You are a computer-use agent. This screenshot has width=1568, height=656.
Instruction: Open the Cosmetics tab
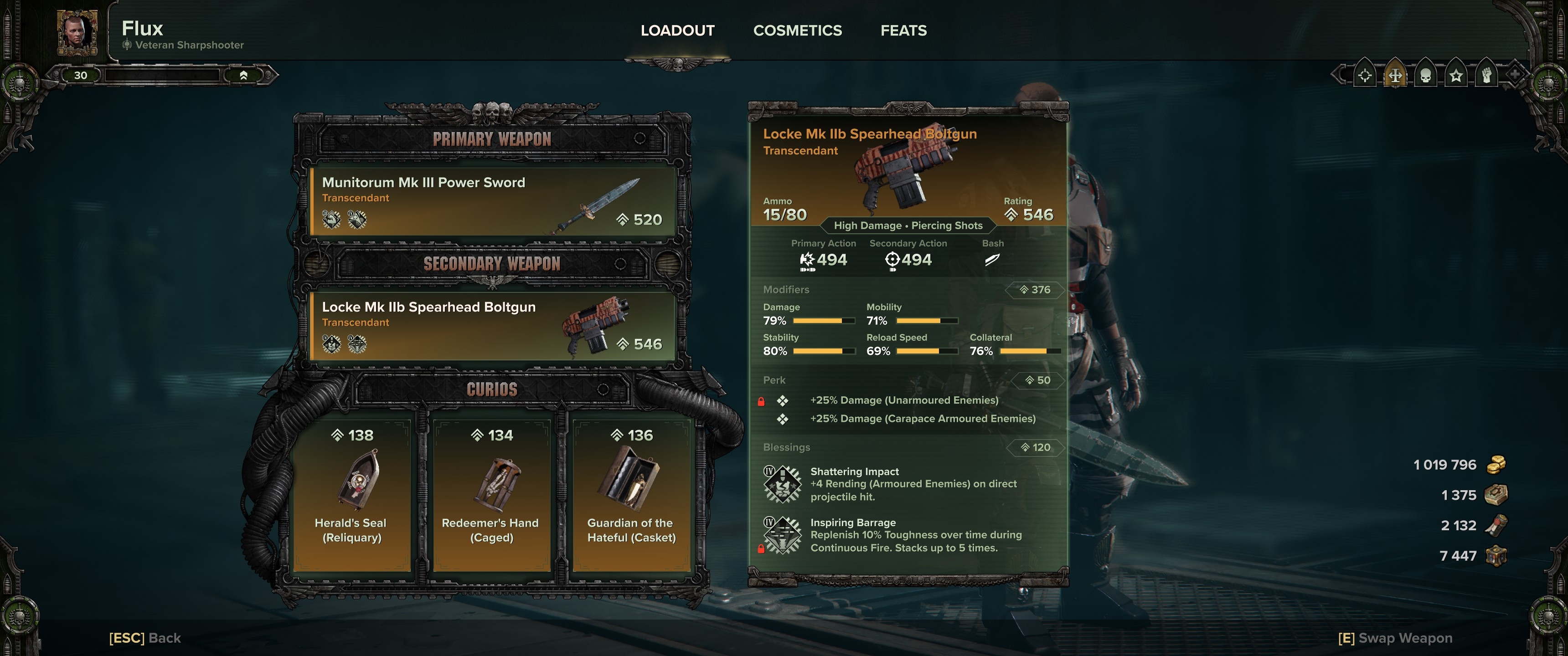coord(797,31)
